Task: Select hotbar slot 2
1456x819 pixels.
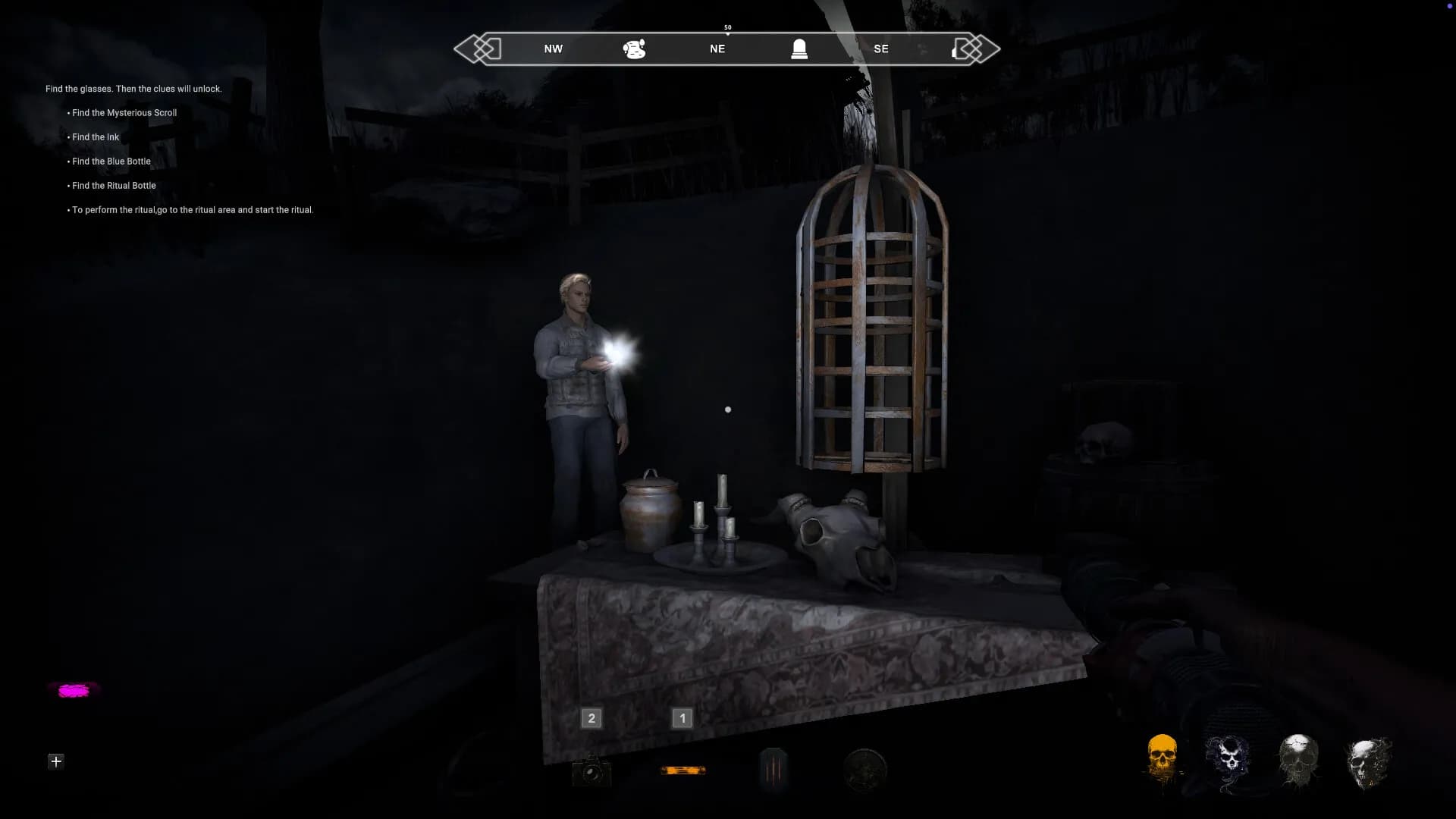Action: pyautogui.click(x=591, y=718)
